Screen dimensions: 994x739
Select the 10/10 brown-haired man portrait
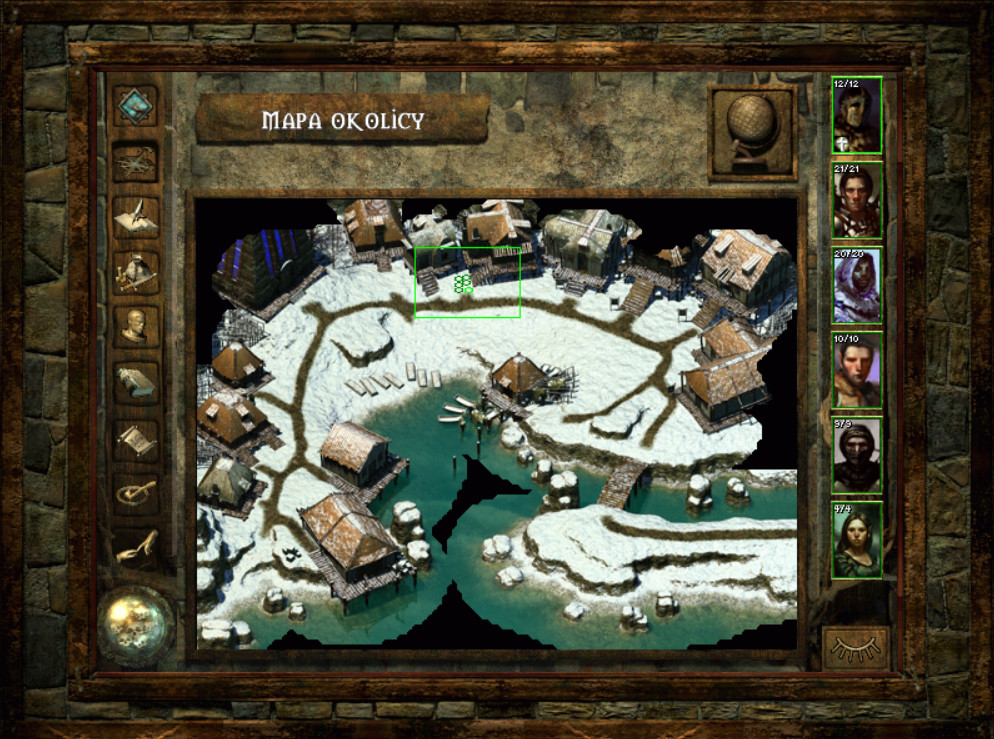click(x=857, y=370)
